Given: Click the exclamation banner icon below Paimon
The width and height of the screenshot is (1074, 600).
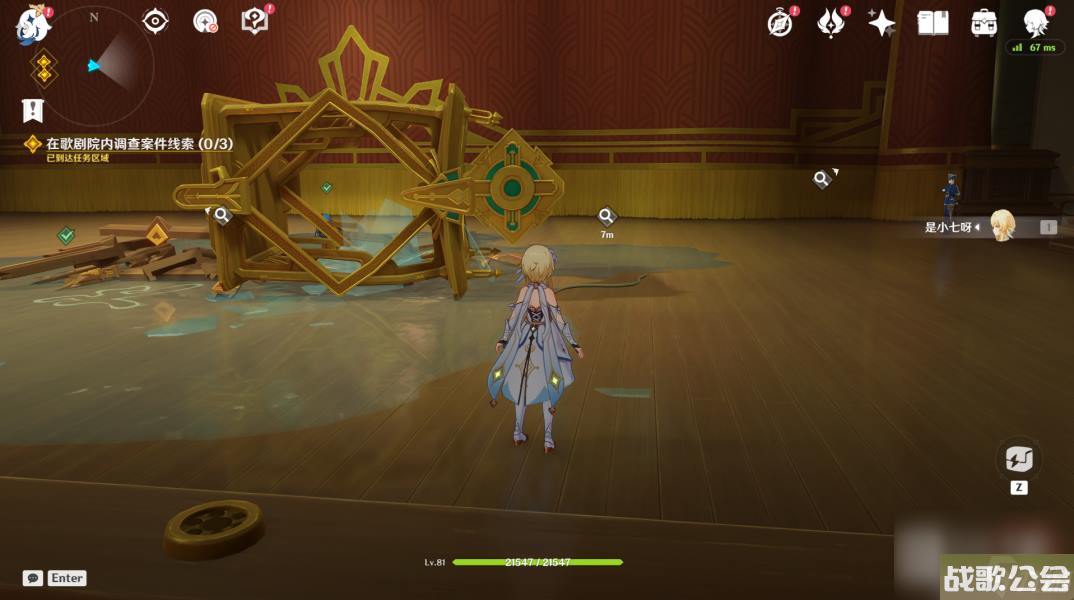Looking at the screenshot, I should point(33,110).
